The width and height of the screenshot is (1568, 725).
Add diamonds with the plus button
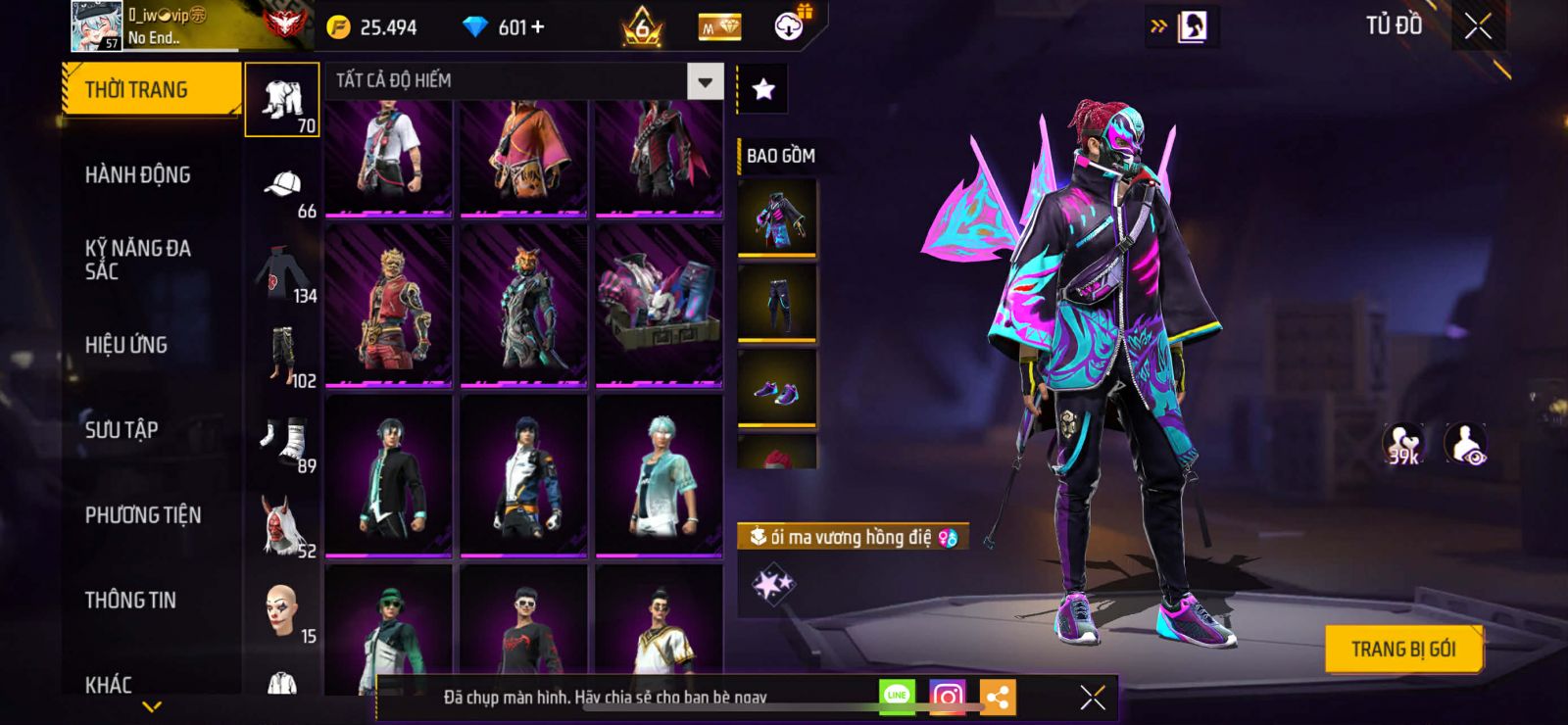[537, 27]
